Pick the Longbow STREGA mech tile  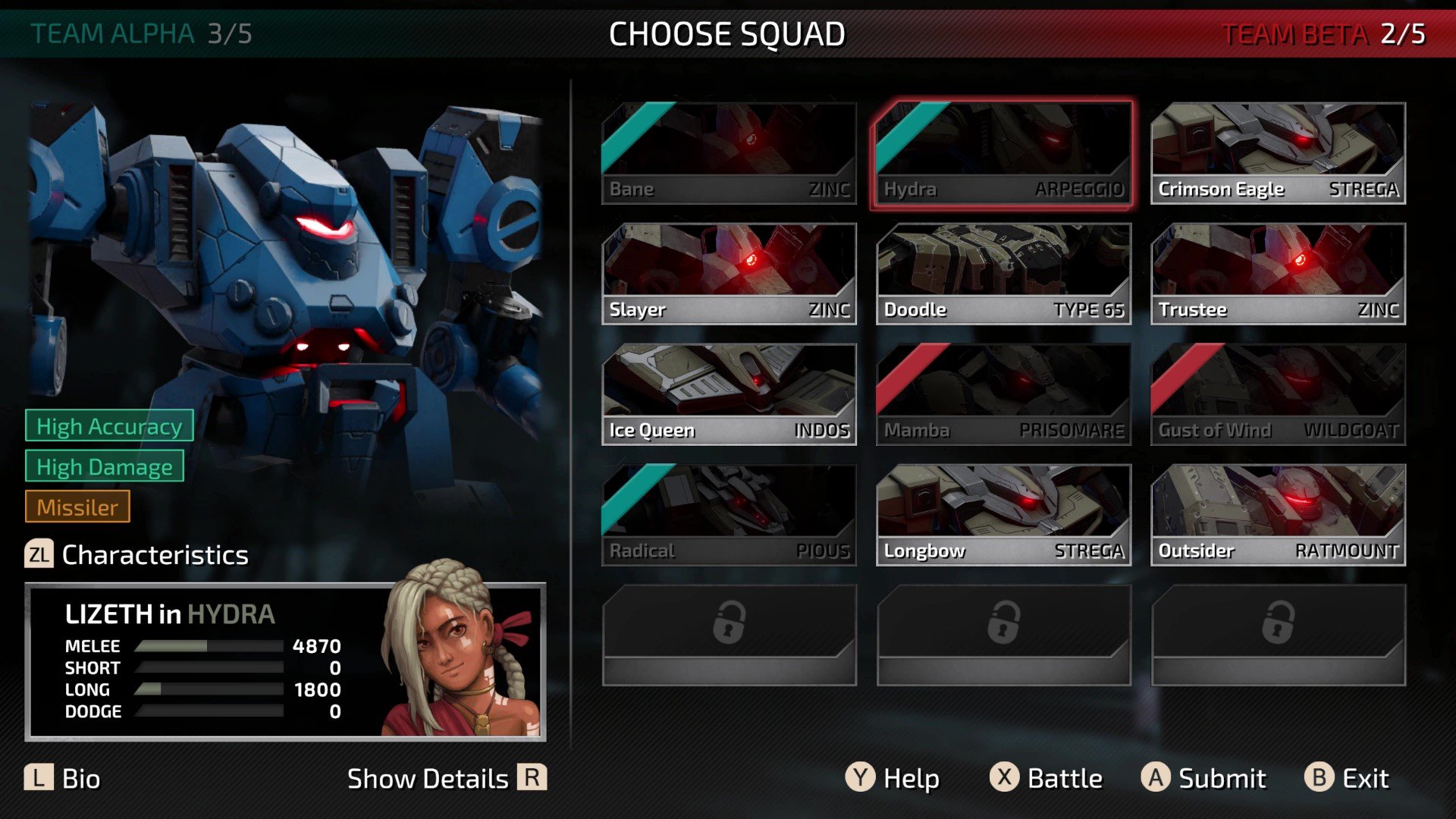click(x=1003, y=515)
